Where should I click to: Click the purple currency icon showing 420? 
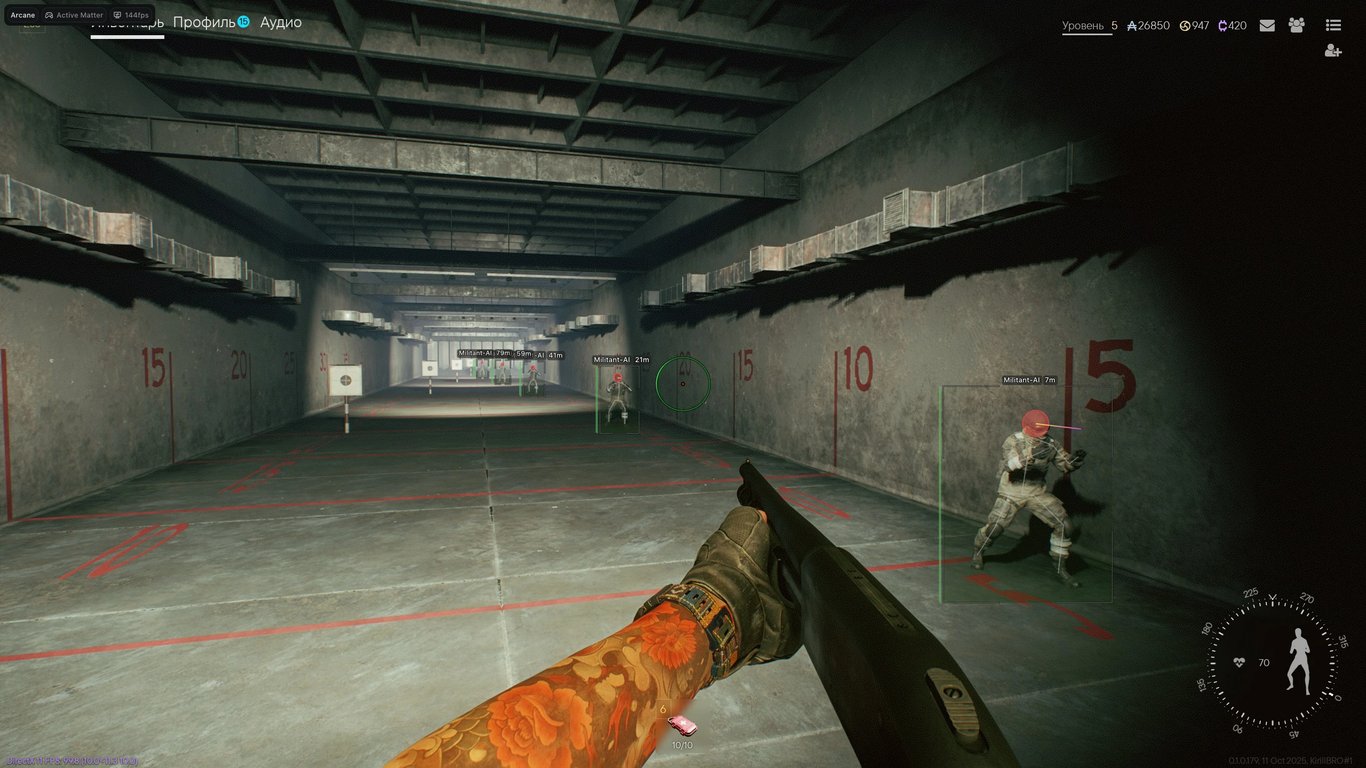pos(1222,26)
